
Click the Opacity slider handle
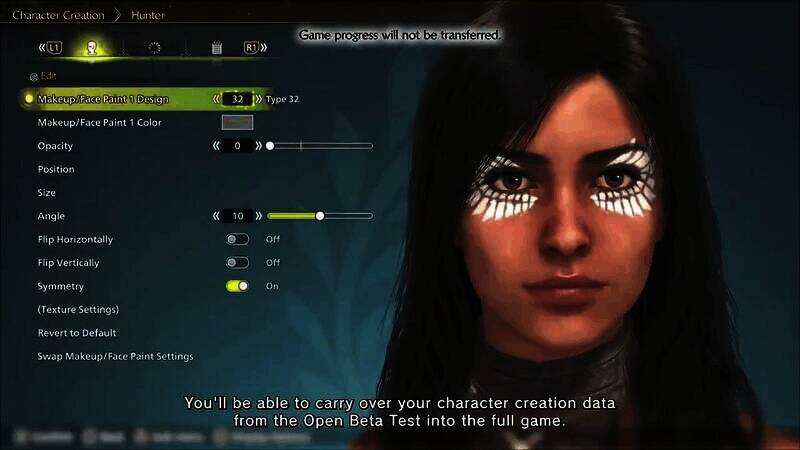pyautogui.click(x=269, y=146)
